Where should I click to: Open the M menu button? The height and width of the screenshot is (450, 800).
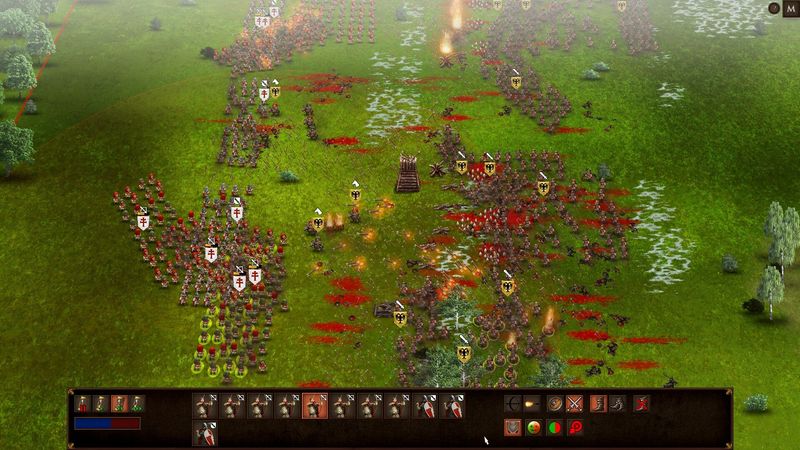(x=788, y=8)
